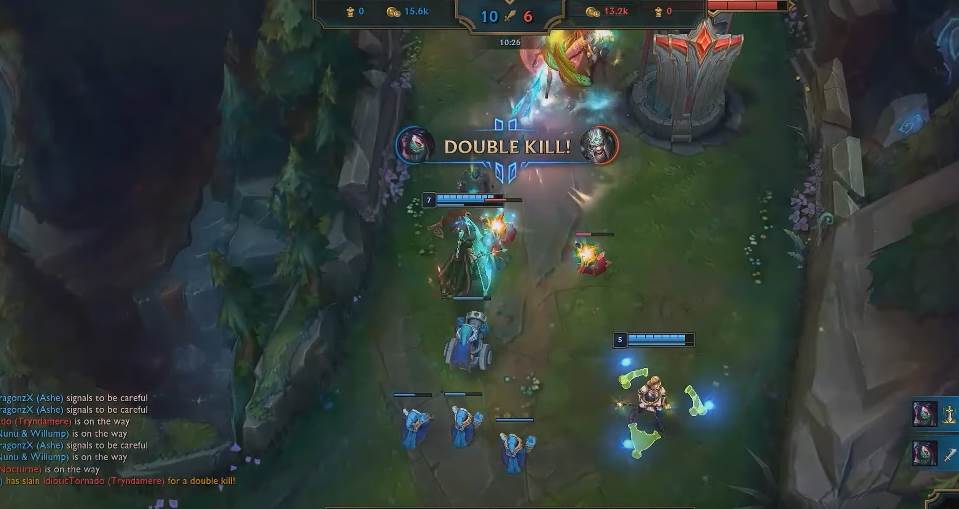
Task: Click the Nocturne 'is on the way' chat line
Action: pyautogui.click(x=50, y=469)
